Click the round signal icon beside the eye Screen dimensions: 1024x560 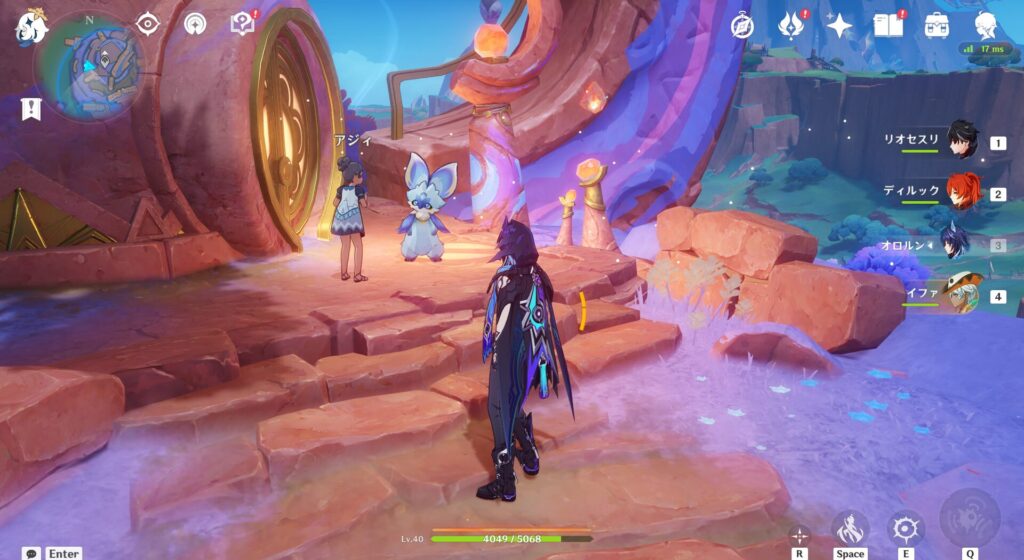(x=195, y=23)
